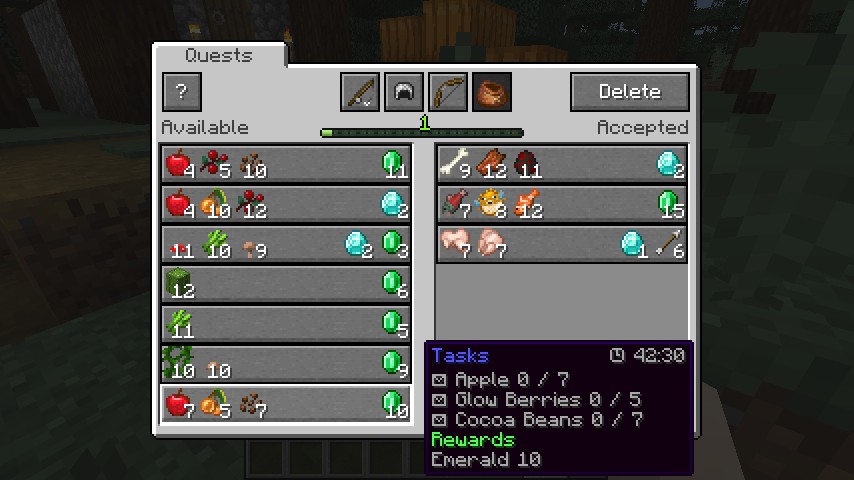Select the vines quest rewarding 9 emeralds

[x=285, y=364]
